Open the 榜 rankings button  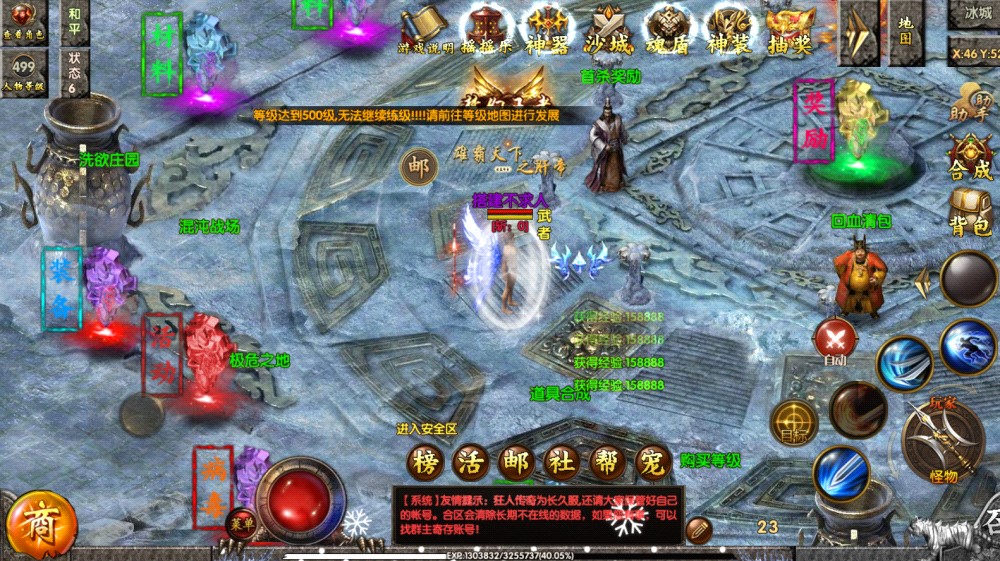point(425,462)
